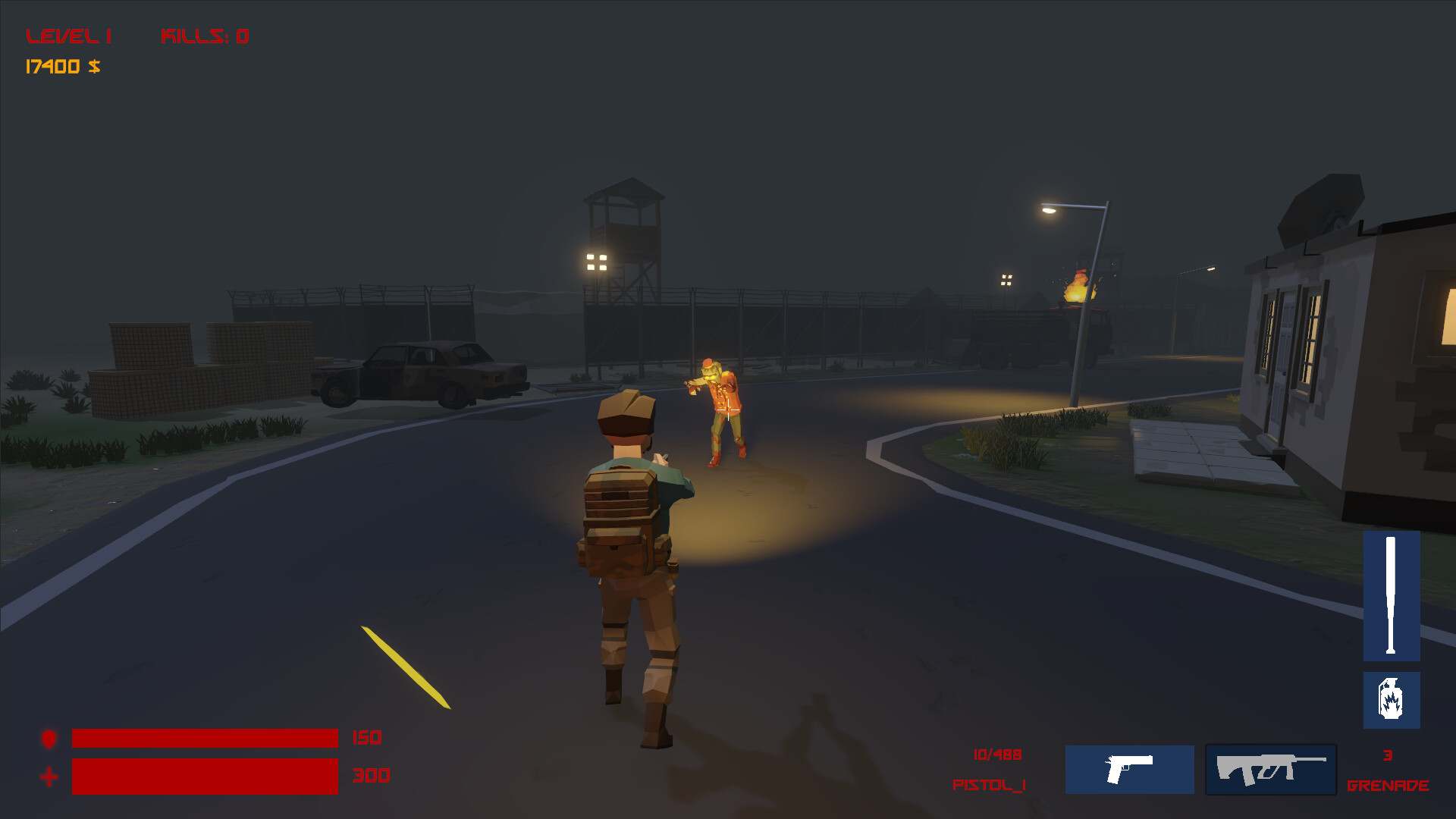
Task: Click the heart icon beside the health bar
Action: pos(47,738)
